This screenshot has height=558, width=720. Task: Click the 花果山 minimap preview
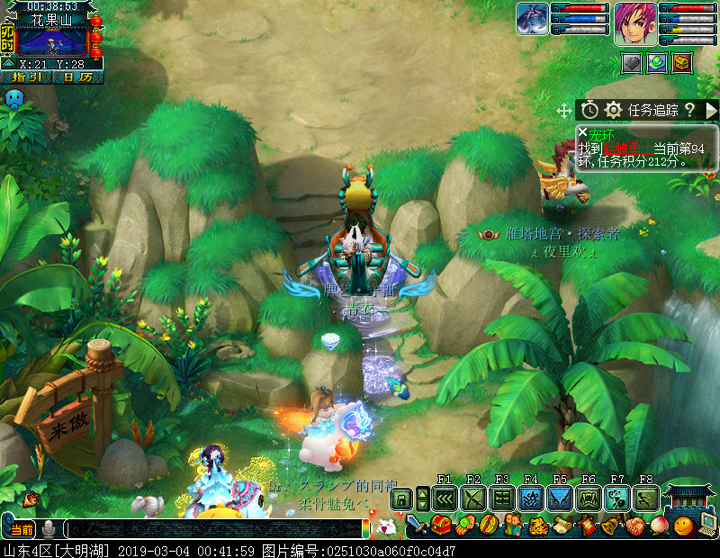click(x=53, y=42)
